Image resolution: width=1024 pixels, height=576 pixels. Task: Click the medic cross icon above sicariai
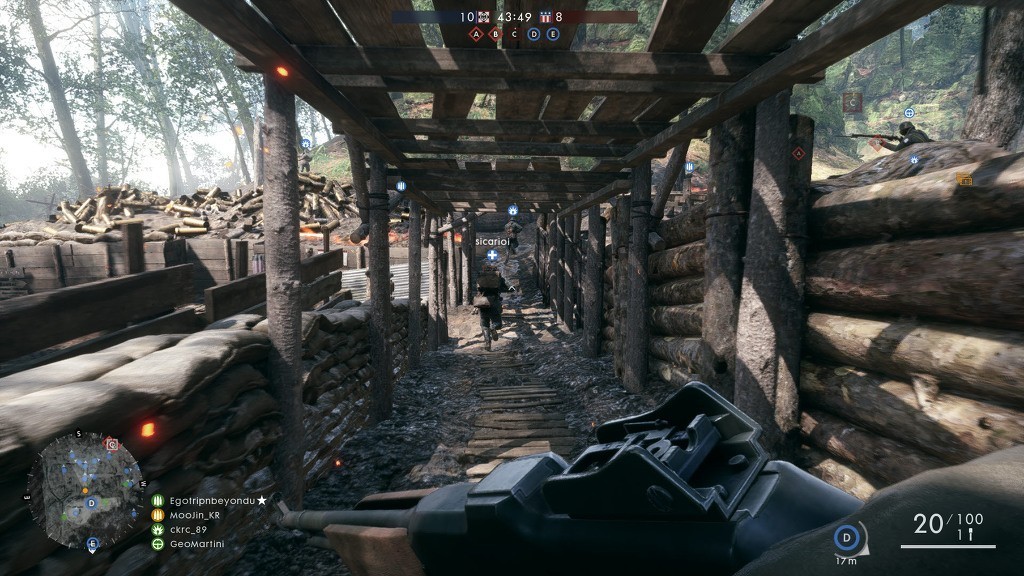click(x=492, y=255)
